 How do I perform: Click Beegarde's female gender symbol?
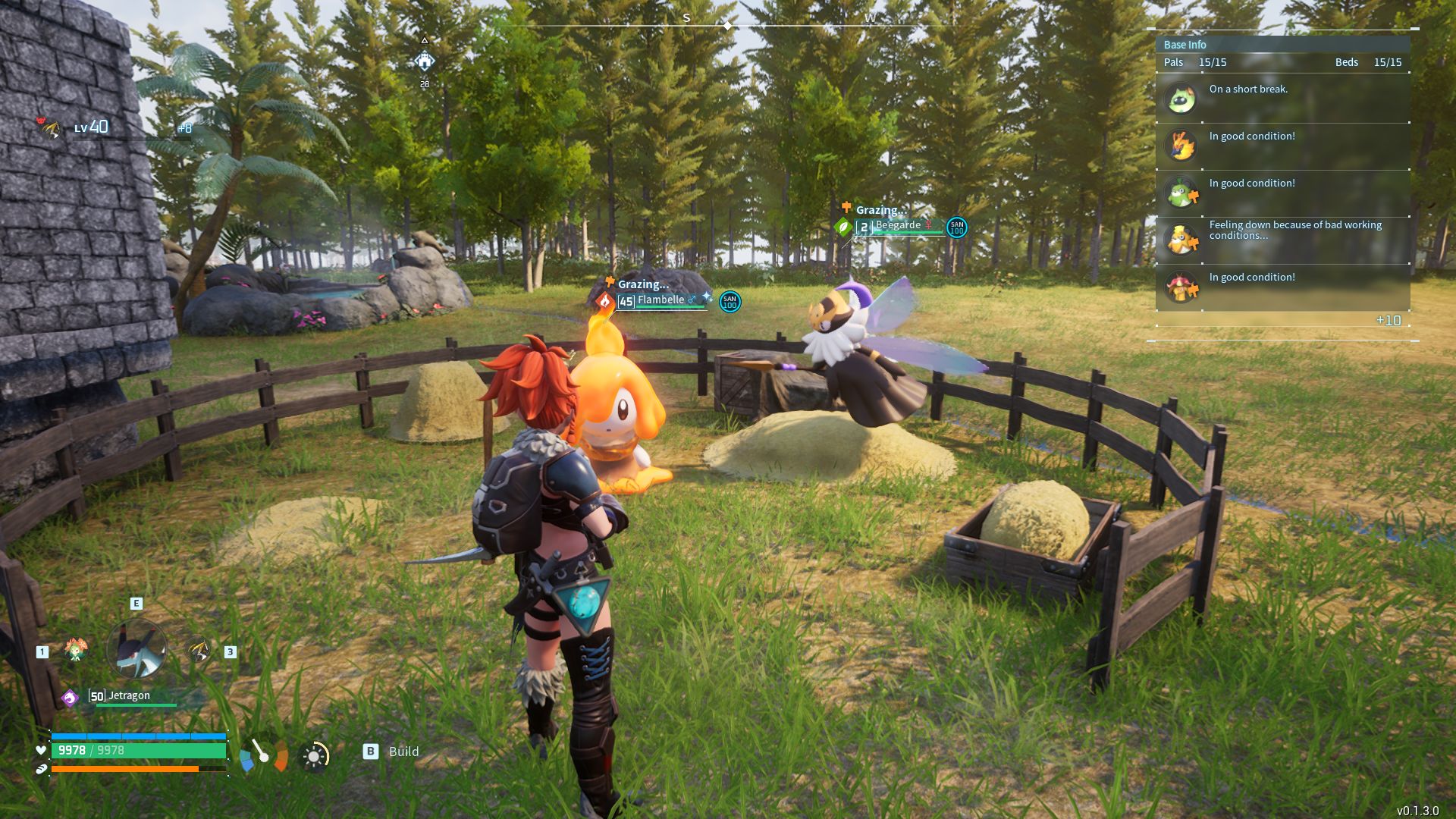pyautogui.click(x=928, y=225)
